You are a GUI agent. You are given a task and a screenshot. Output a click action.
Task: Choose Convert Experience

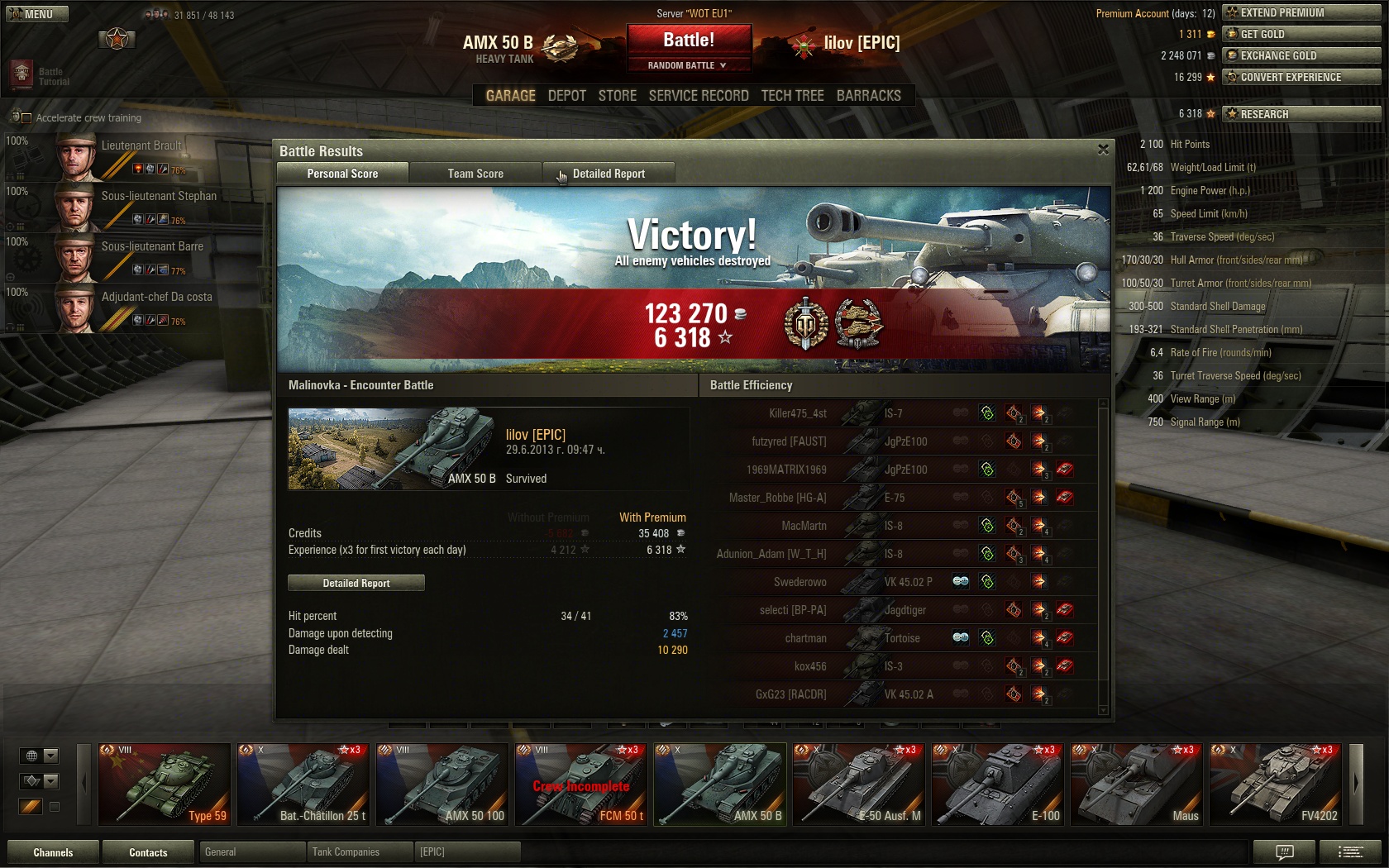click(x=1301, y=77)
